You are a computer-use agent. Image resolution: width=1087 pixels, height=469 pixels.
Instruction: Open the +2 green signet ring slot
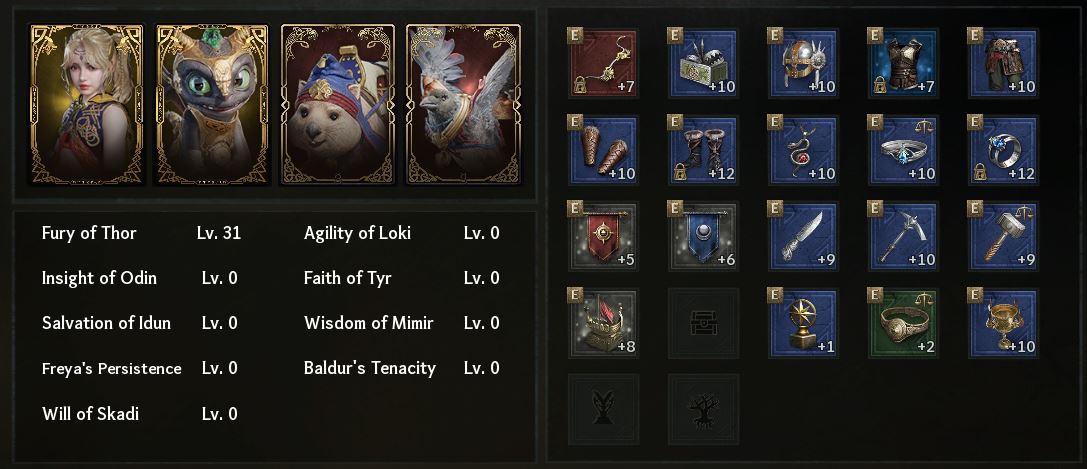pyautogui.click(x=903, y=323)
